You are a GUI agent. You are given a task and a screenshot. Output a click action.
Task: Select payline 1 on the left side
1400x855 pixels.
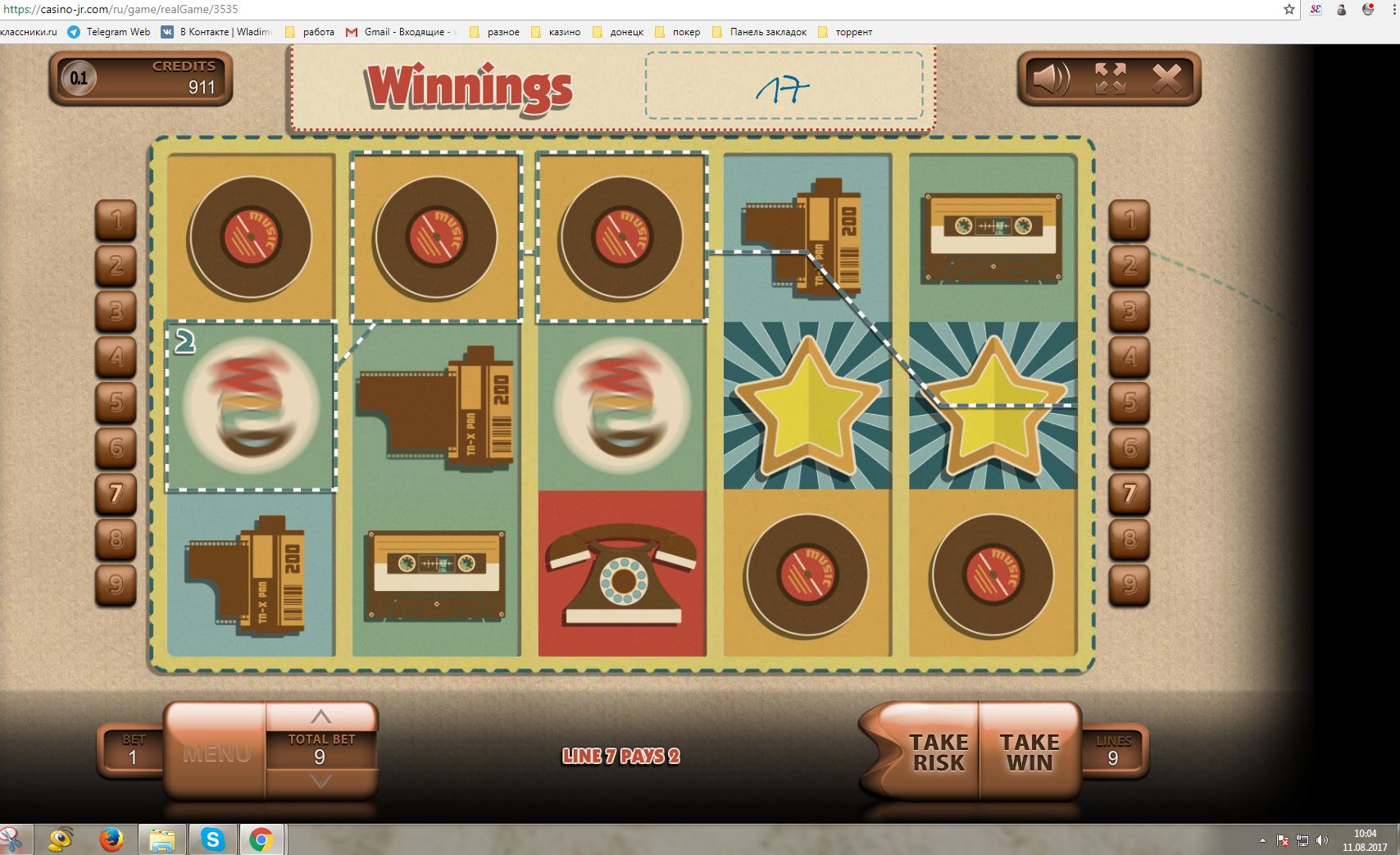116,220
